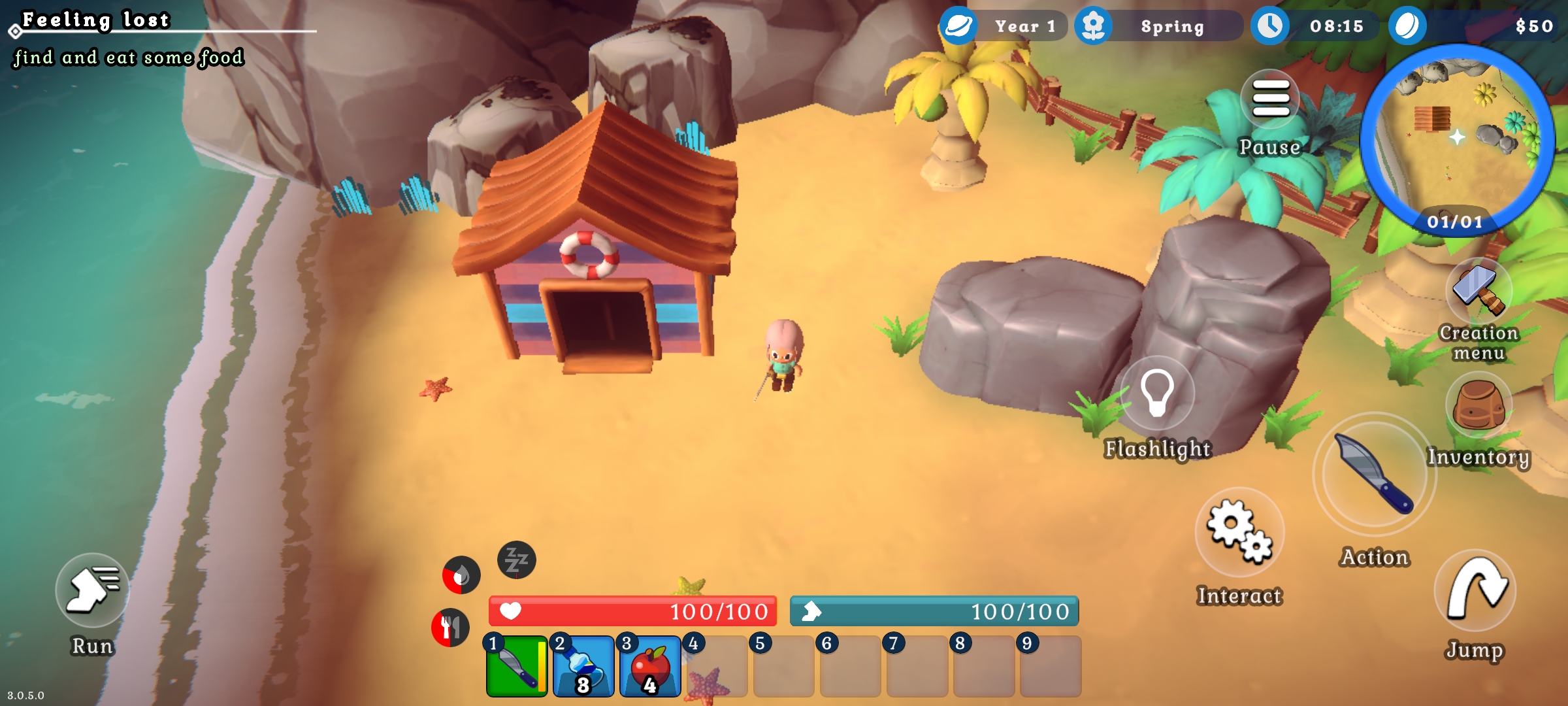Open the Pause menu
Viewport: 1568px width, 706px height.
[1270, 100]
